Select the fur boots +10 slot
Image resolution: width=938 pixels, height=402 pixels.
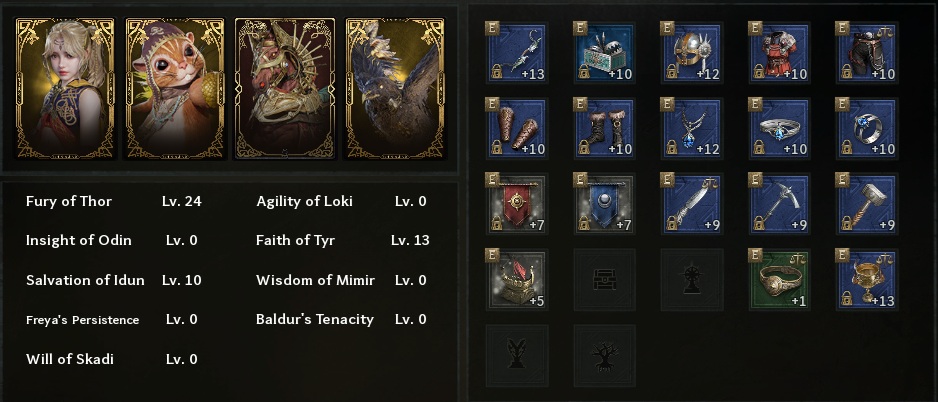pos(603,129)
